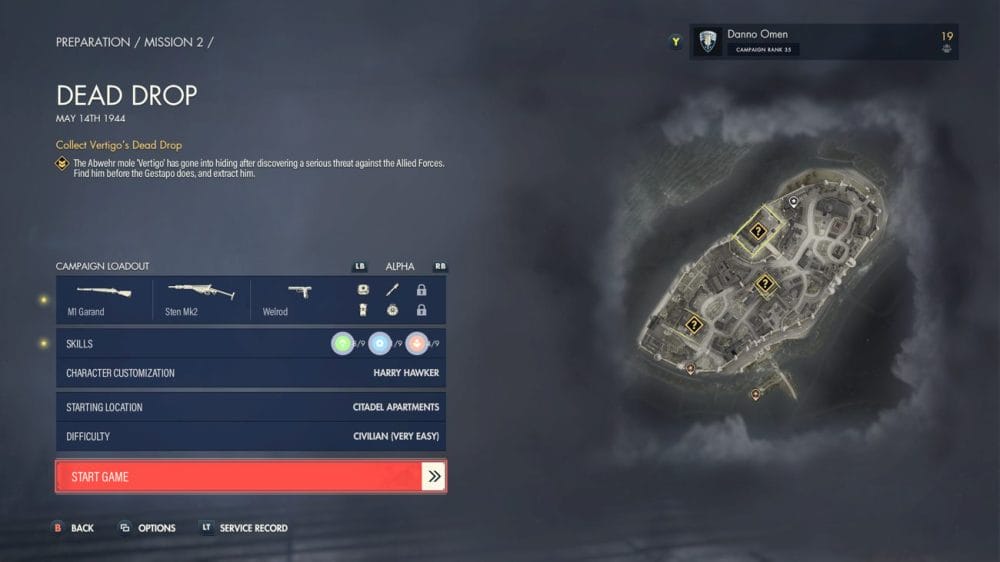Image resolution: width=1000 pixels, height=562 pixels.
Task: Select the white starting location marker on map
Action: coord(794,202)
